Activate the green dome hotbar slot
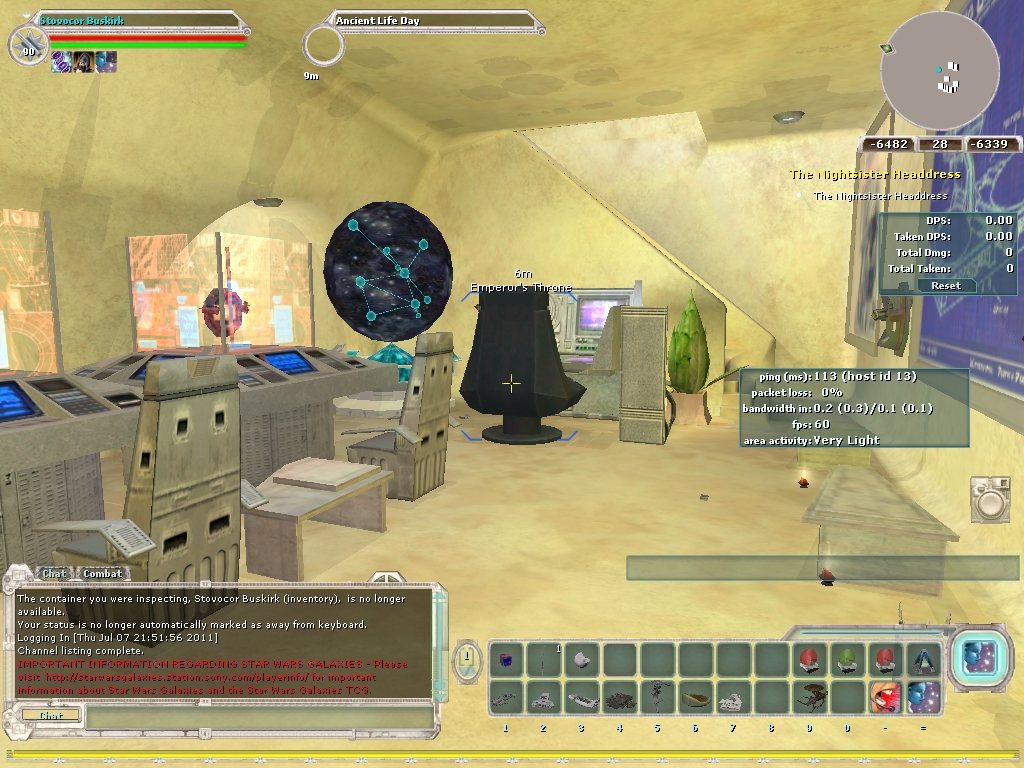Viewport: 1024px width, 768px height. pos(847,660)
